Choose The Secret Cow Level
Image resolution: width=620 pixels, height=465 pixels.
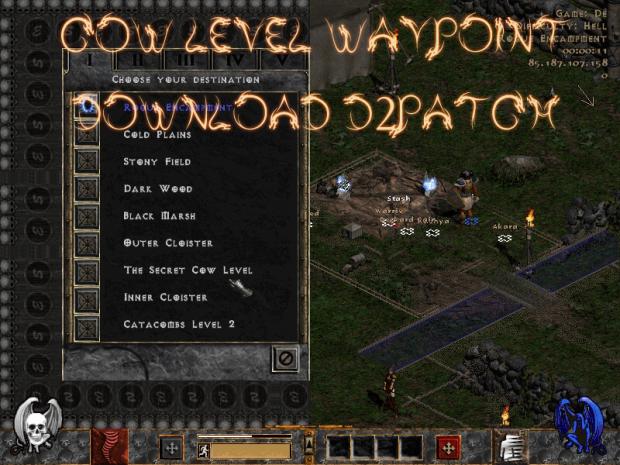pyautogui.click(x=187, y=270)
